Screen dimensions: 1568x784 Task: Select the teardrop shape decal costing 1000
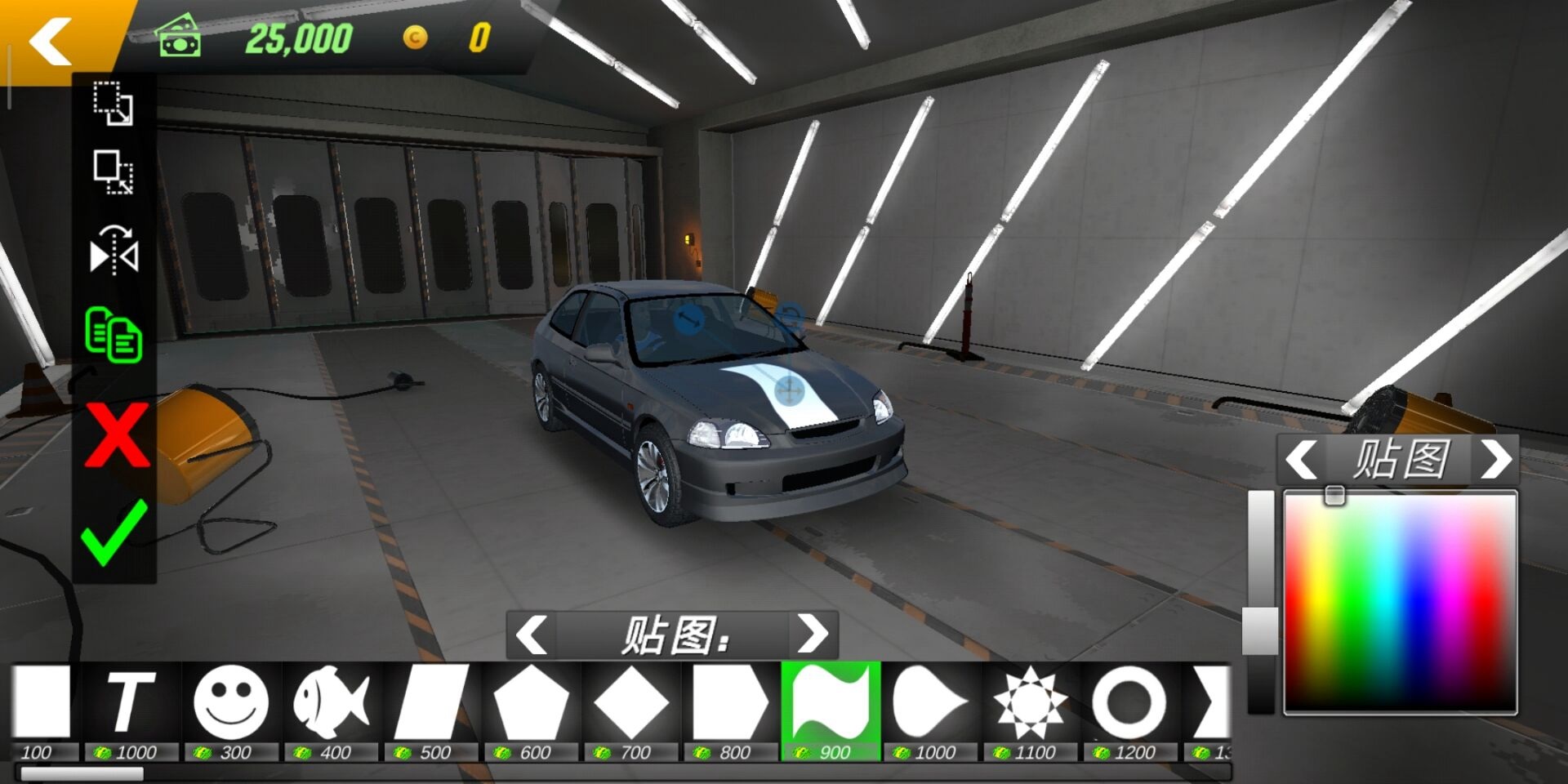pos(930,702)
